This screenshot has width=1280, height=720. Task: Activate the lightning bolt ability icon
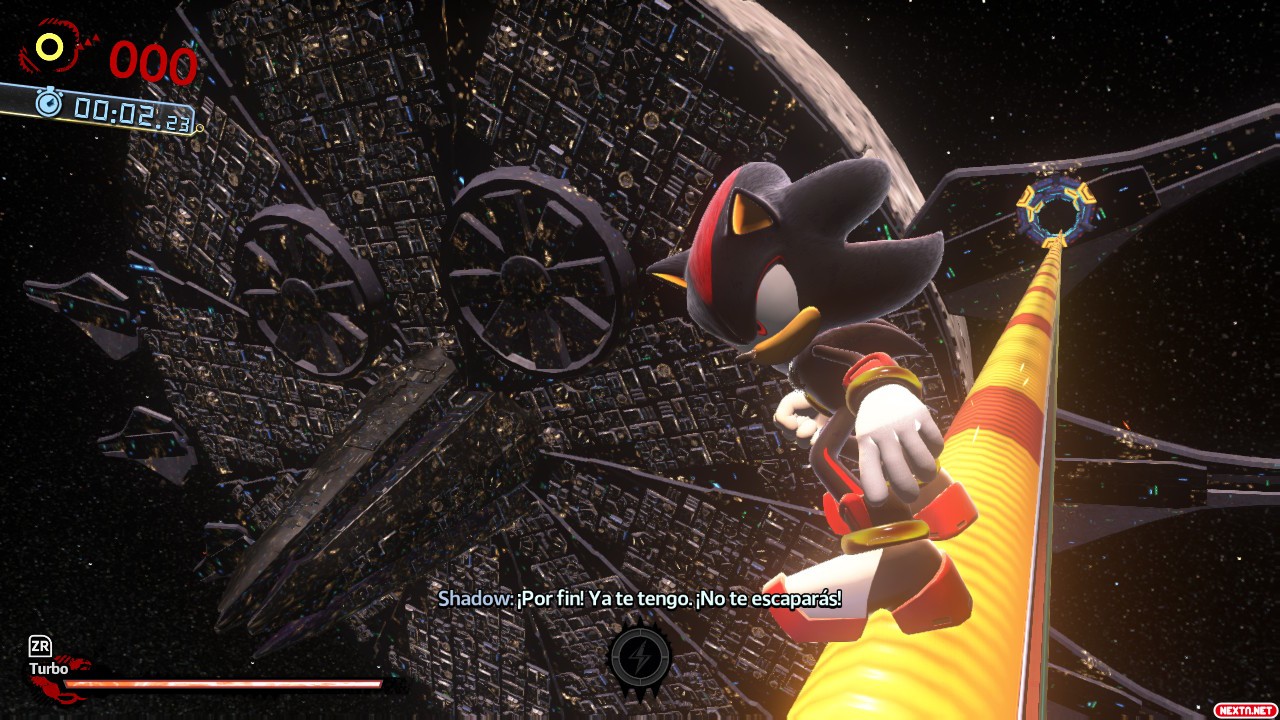640,657
